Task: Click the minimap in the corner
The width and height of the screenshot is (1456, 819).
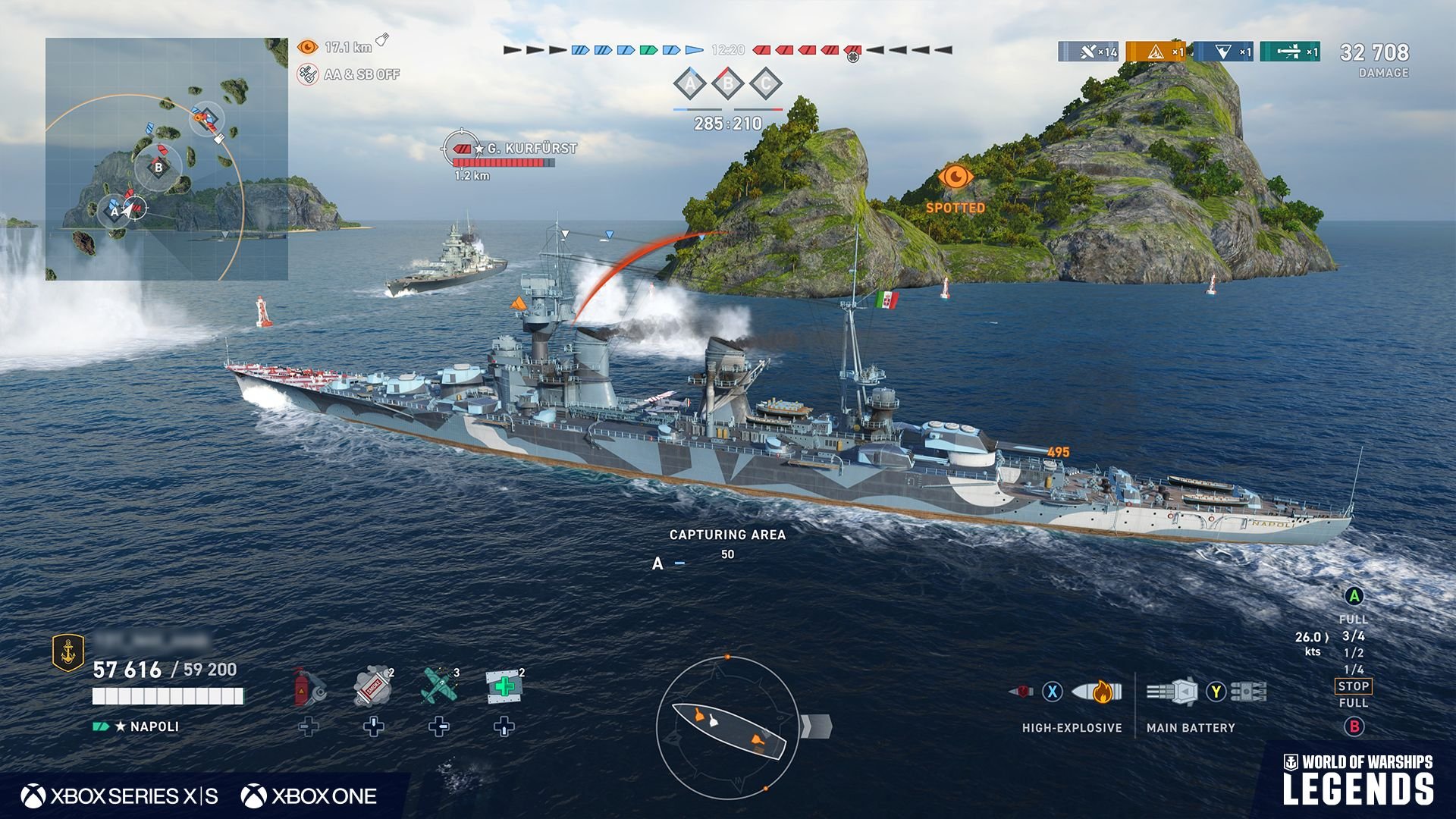Action: (167, 159)
